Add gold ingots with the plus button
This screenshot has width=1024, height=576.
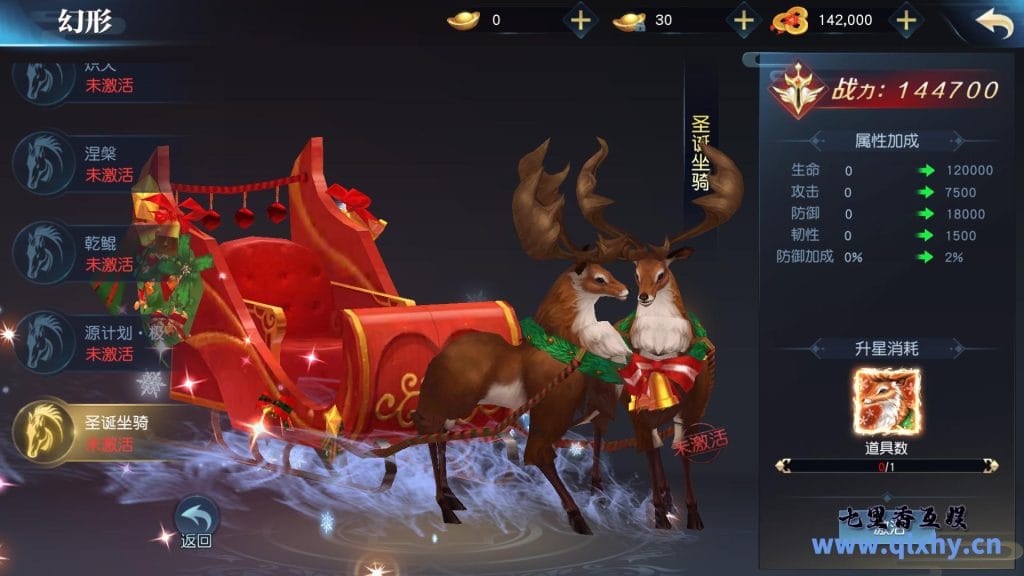coord(580,19)
